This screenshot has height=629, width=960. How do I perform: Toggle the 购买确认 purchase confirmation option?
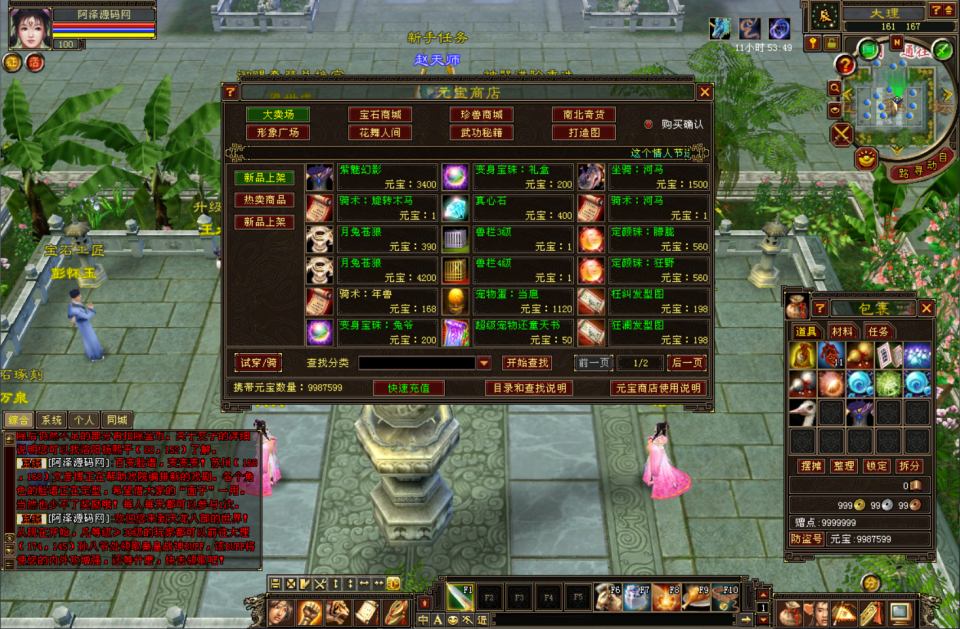pyautogui.click(x=648, y=124)
